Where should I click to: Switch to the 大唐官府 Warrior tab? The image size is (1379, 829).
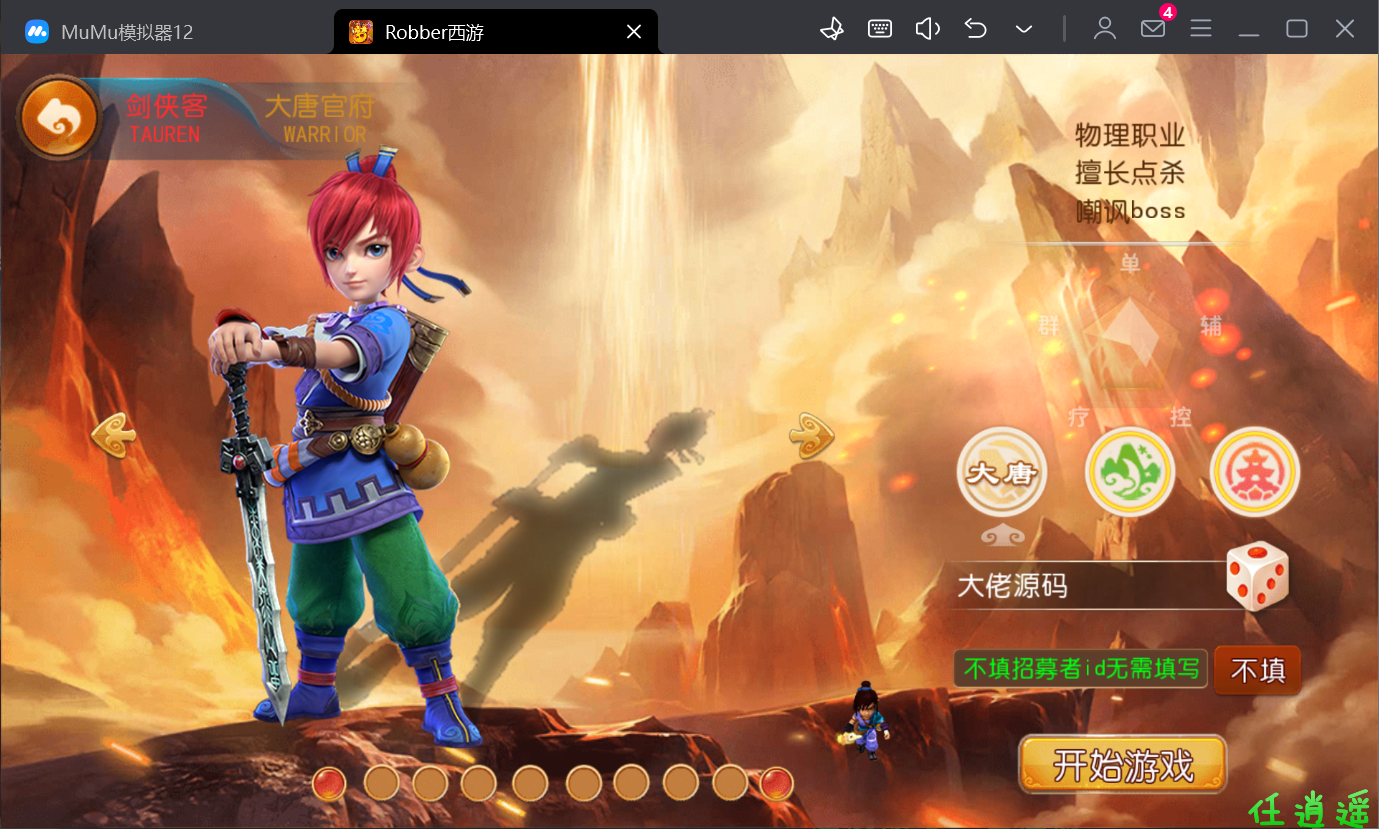pos(319,118)
